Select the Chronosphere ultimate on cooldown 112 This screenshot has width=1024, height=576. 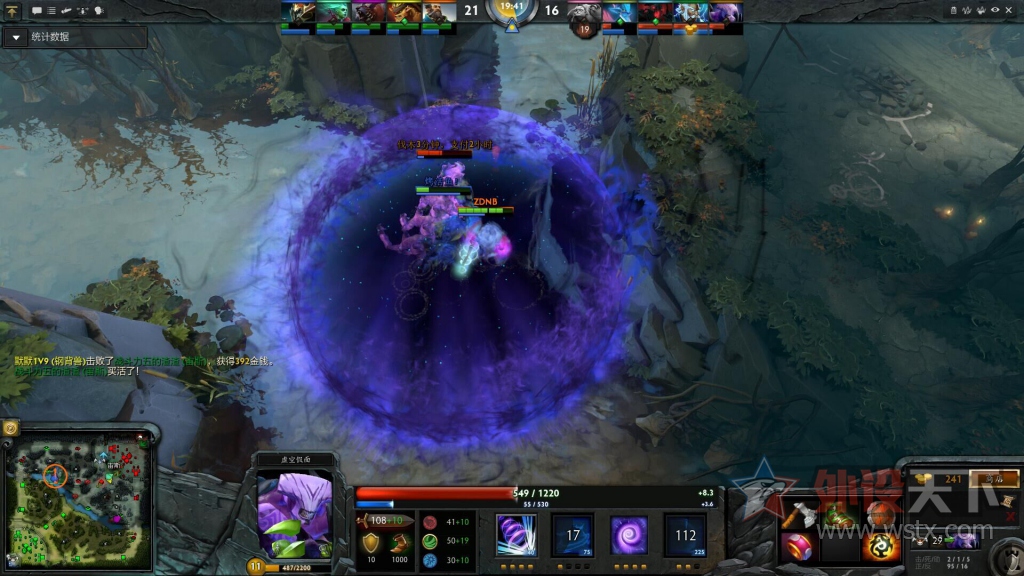pos(685,535)
